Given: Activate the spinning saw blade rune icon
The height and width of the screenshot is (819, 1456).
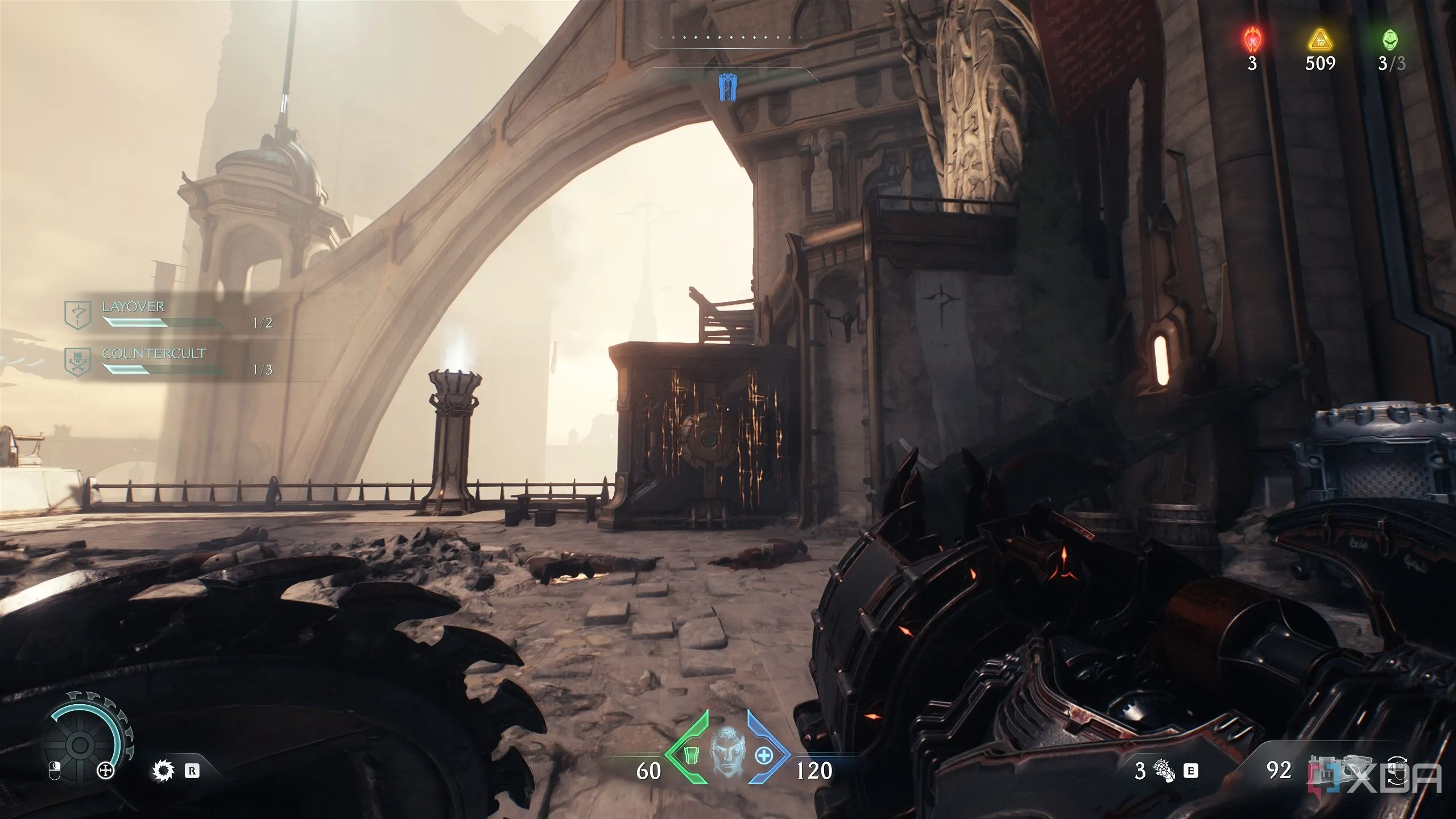Looking at the screenshot, I should point(163,771).
